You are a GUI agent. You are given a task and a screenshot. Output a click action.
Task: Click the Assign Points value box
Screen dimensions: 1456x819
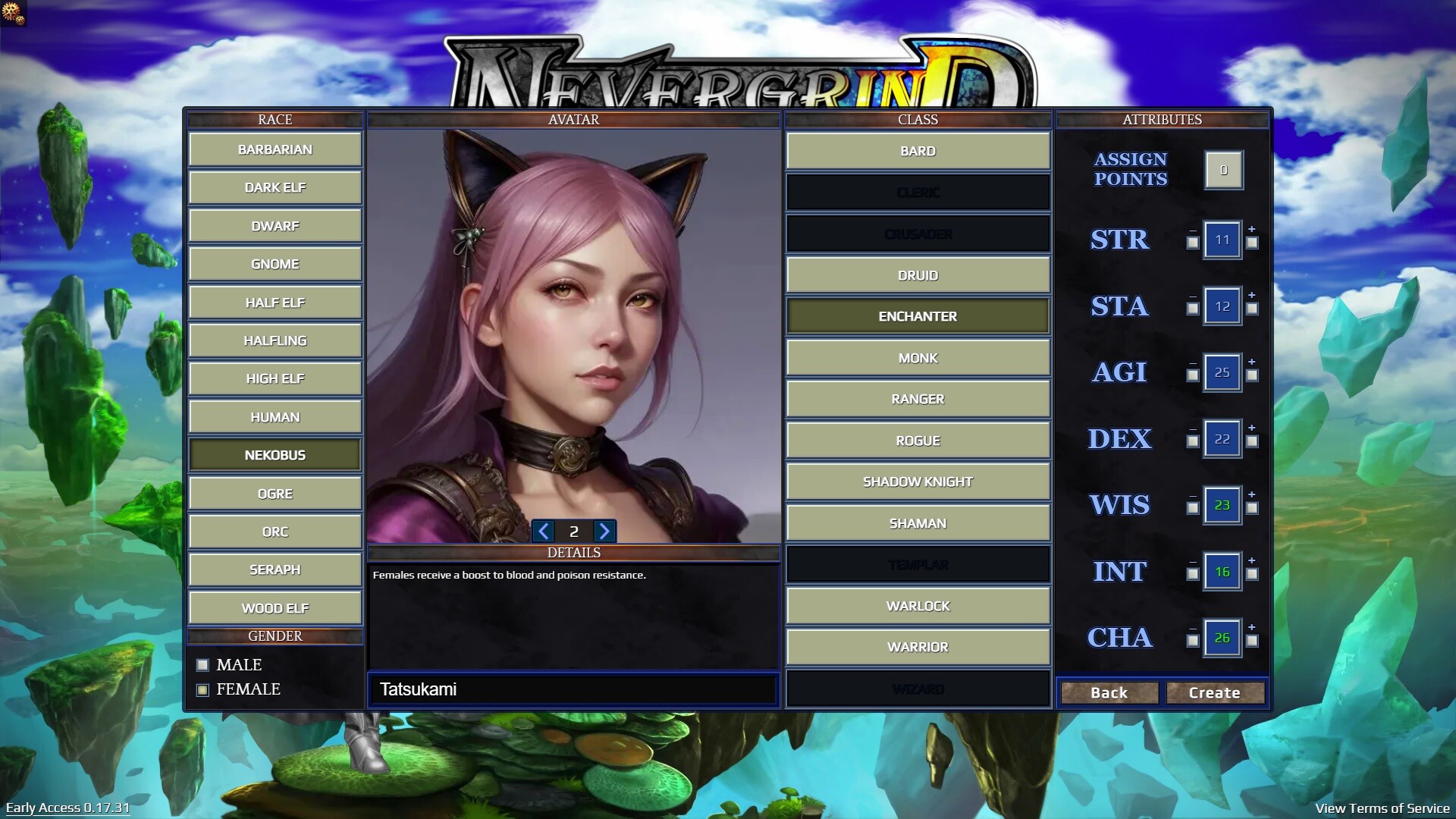(1222, 169)
